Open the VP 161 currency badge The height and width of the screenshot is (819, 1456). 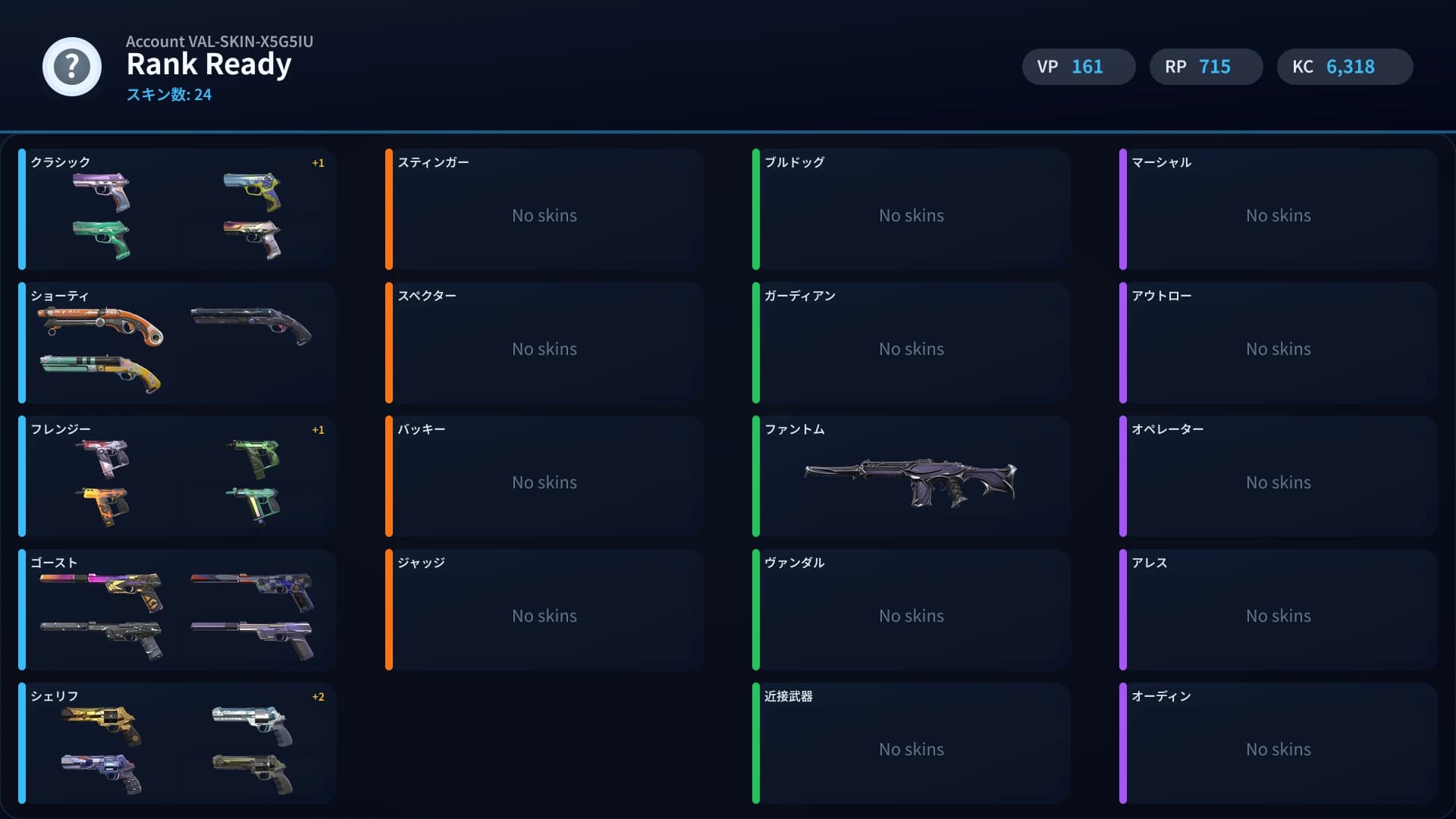(1078, 67)
